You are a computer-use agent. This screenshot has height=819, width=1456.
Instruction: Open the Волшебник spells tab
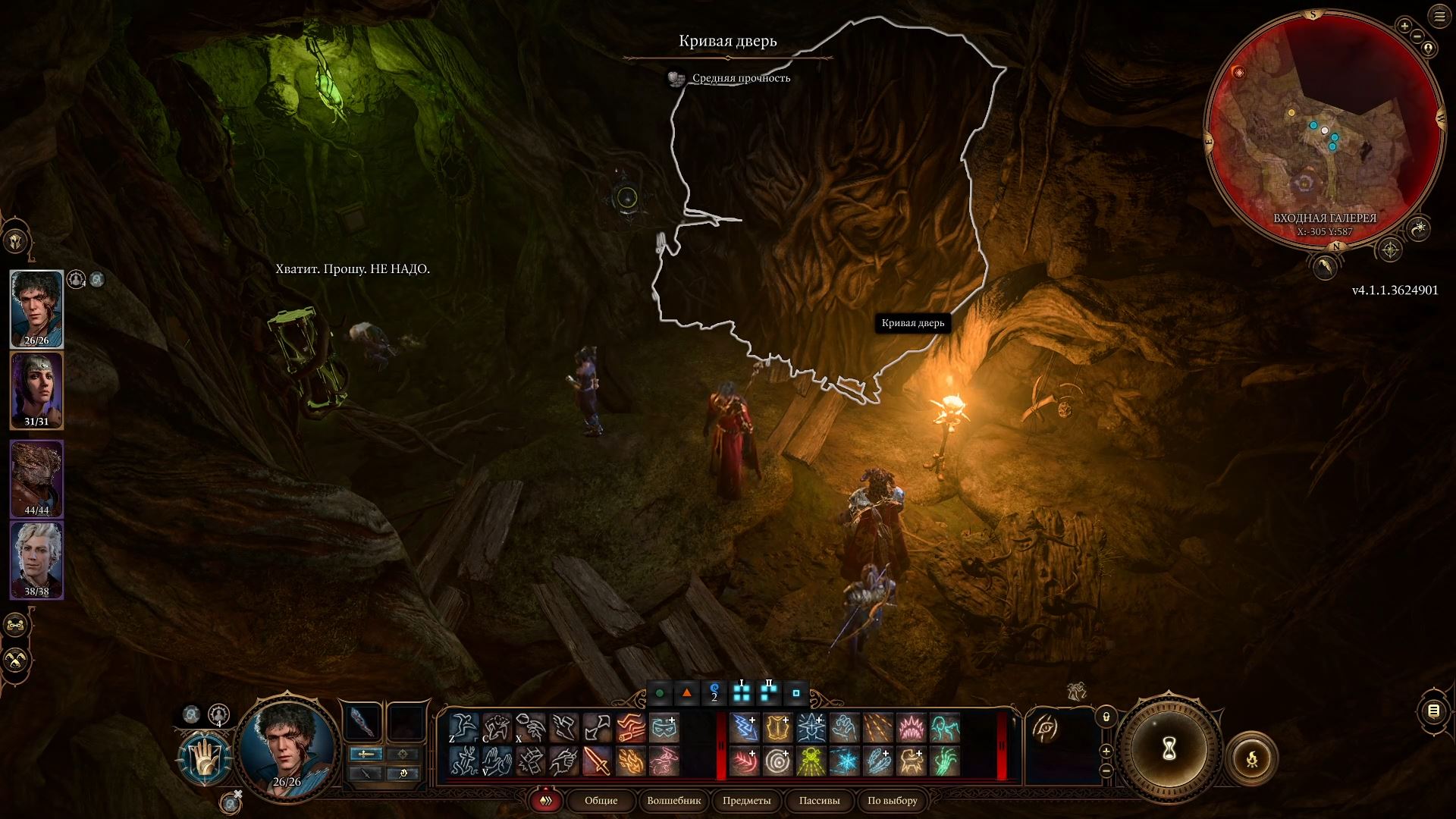(673, 800)
